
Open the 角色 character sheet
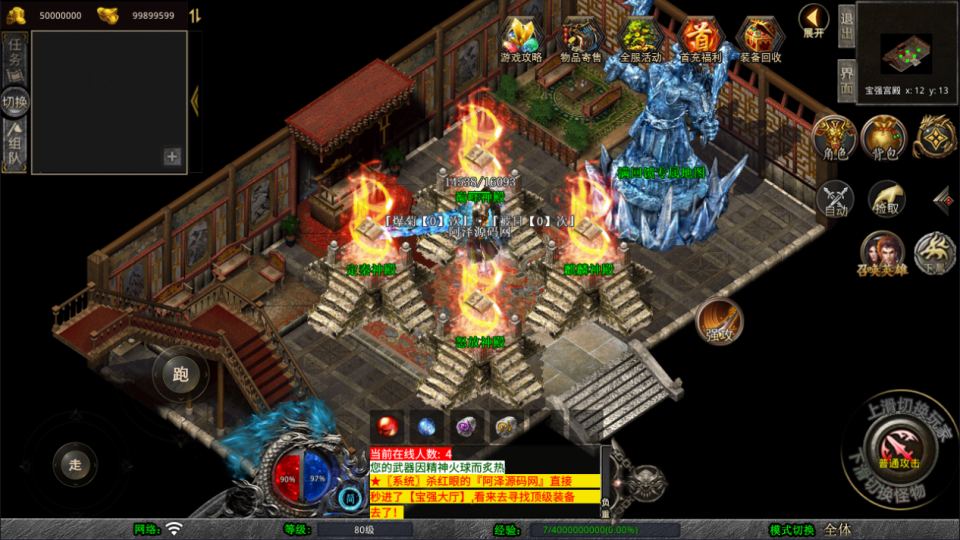click(833, 138)
